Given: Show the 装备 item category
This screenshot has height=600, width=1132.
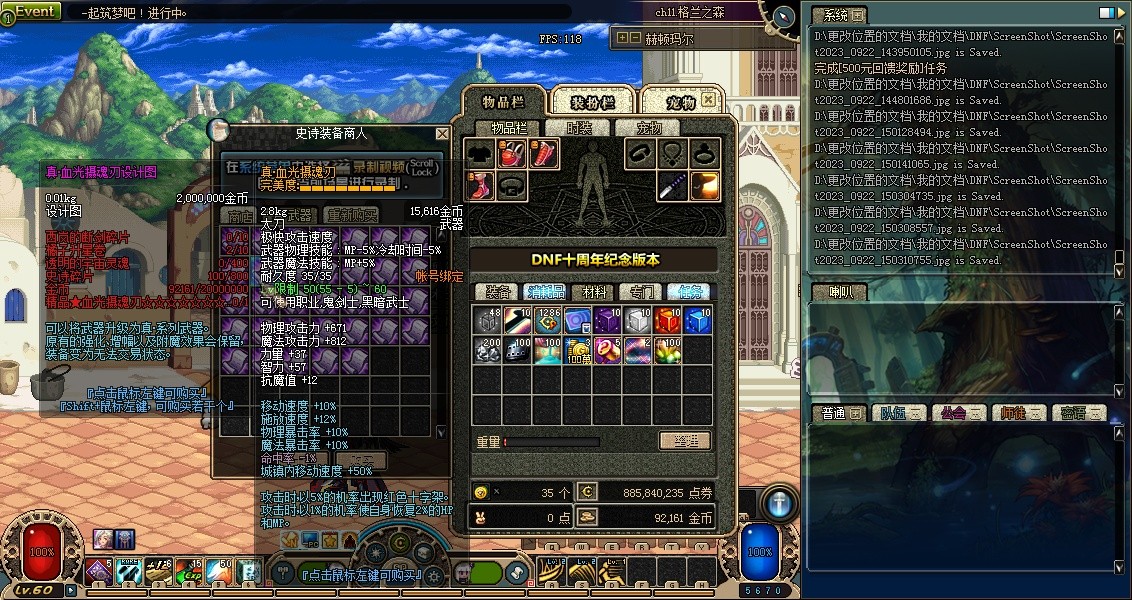Looking at the screenshot, I should click(x=498, y=292).
